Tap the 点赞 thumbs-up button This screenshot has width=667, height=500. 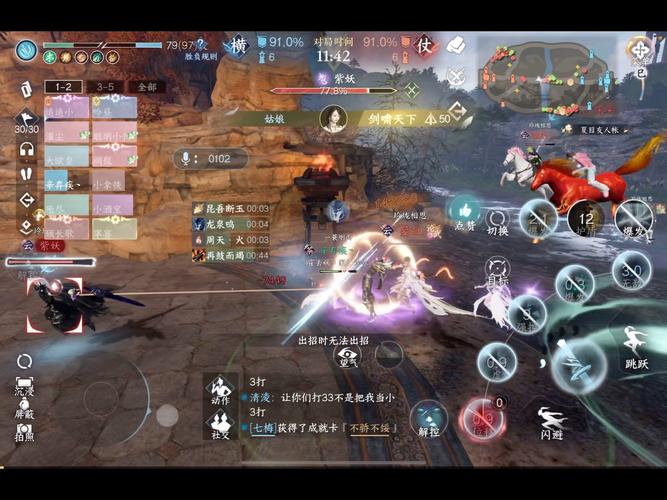tap(465, 212)
